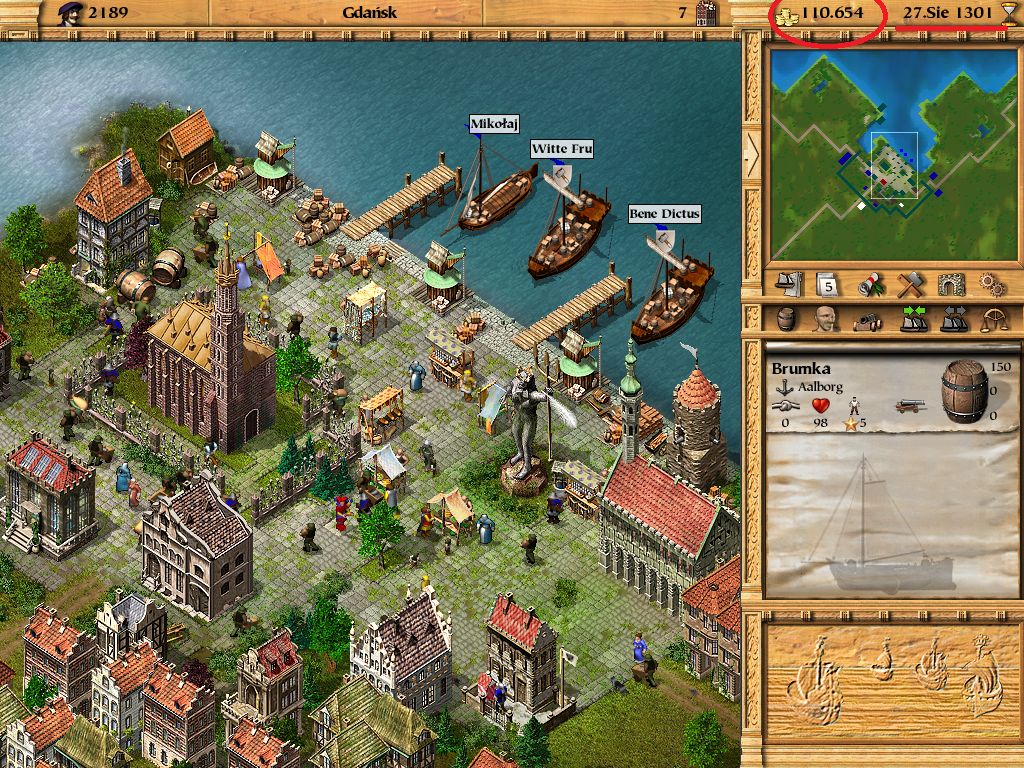The width and height of the screenshot is (1024, 768).
Task: Select the ship labeled Bene Dictus
Action: 672,297
